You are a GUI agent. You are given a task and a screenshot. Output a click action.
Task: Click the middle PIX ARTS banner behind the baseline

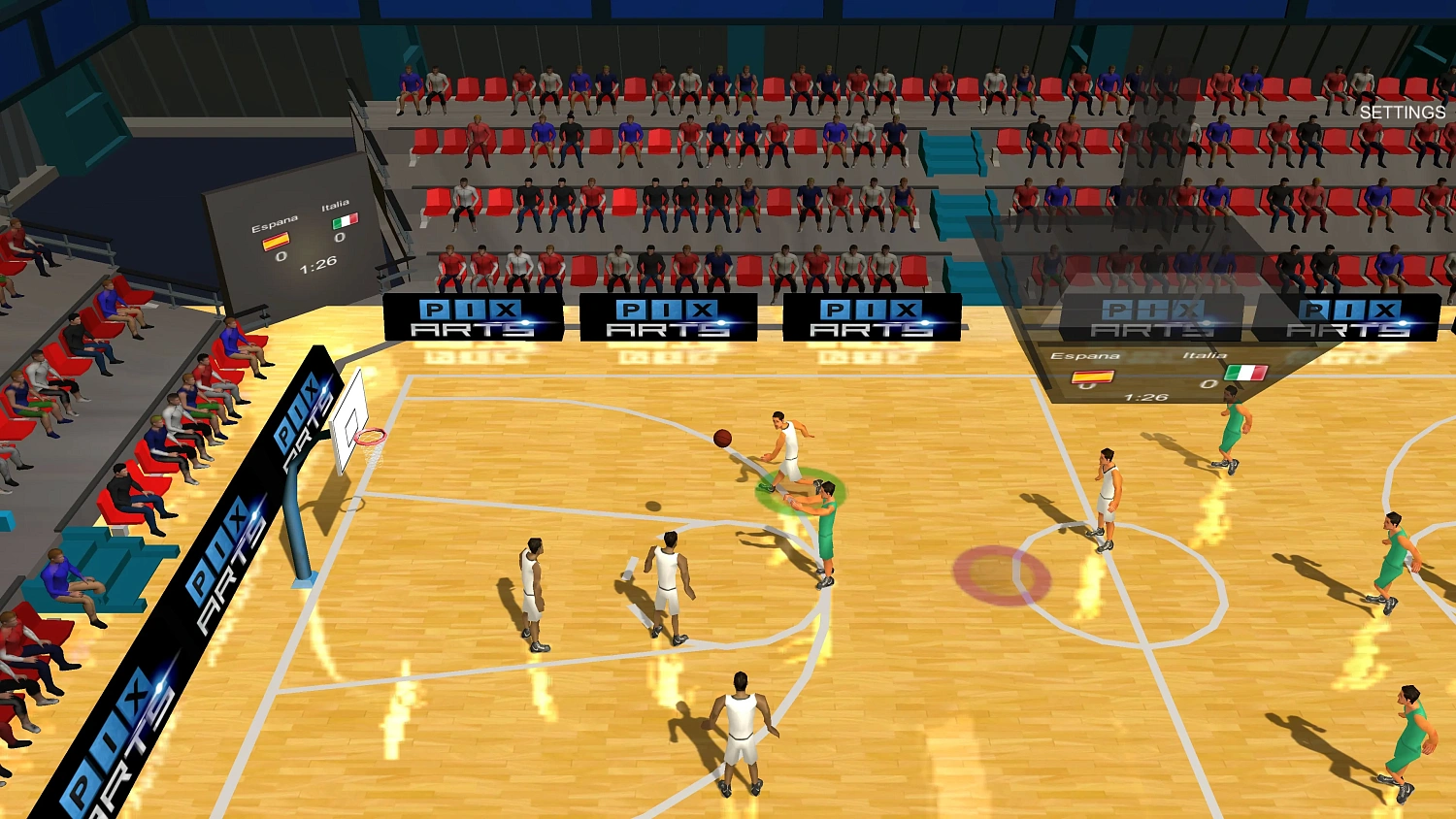670,318
